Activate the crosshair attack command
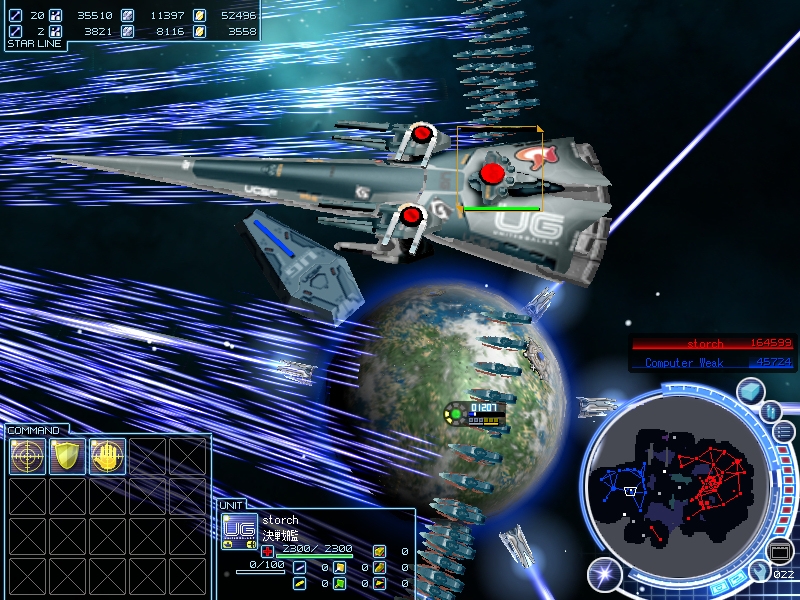 click(x=28, y=456)
